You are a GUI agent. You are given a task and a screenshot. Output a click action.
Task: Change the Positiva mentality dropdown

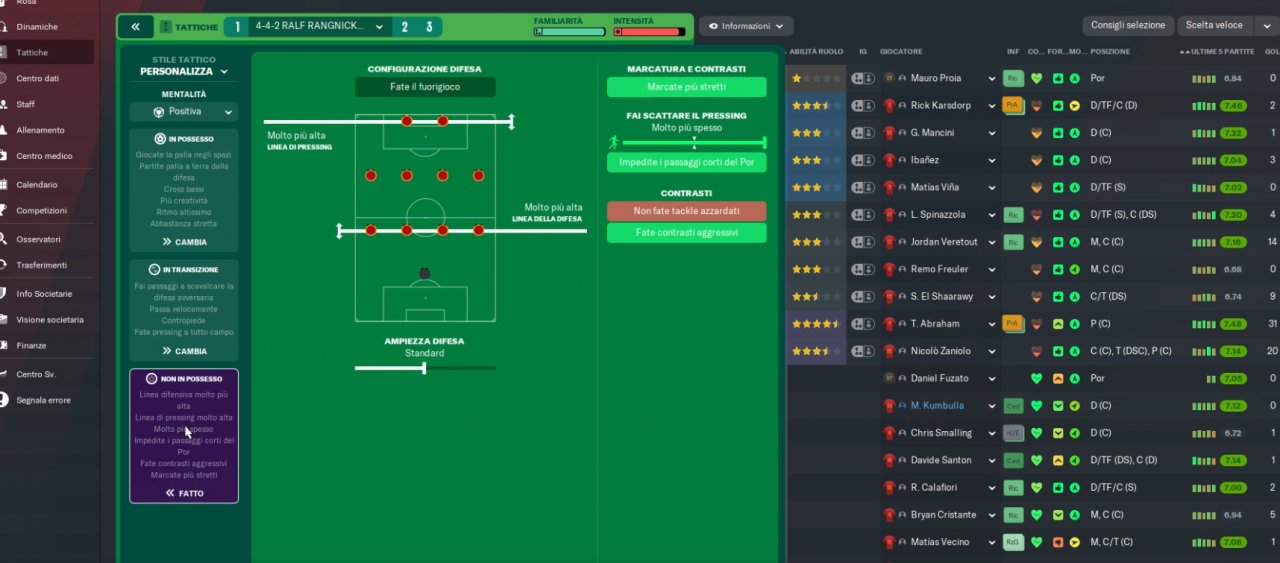[184, 112]
